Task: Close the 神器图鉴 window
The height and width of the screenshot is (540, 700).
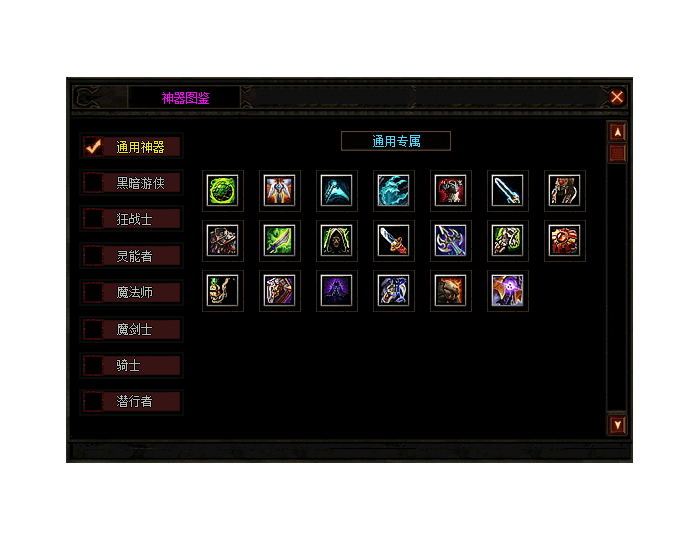Action: (x=617, y=97)
